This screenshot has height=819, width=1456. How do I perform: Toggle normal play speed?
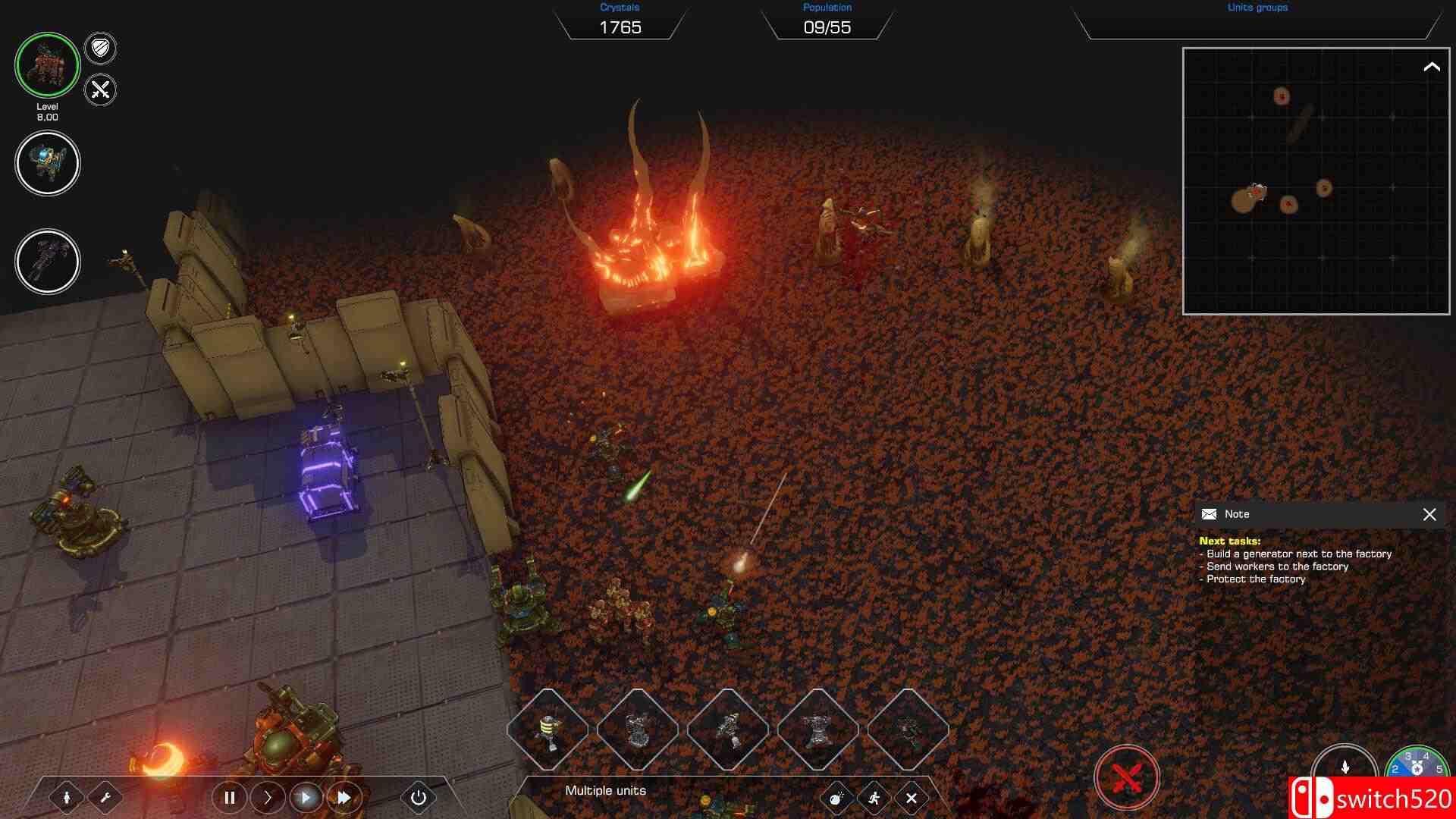305,798
